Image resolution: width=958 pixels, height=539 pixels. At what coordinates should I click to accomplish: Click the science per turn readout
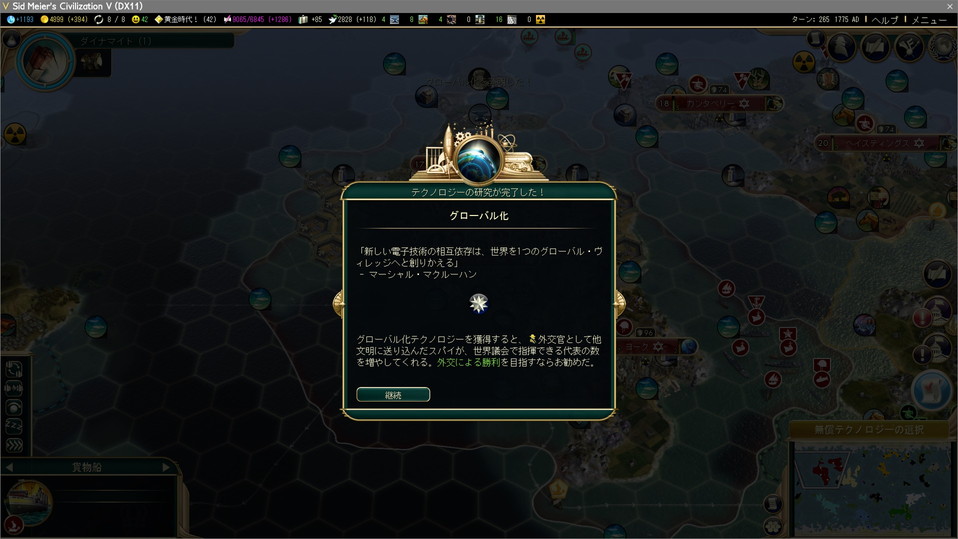tap(22, 19)
